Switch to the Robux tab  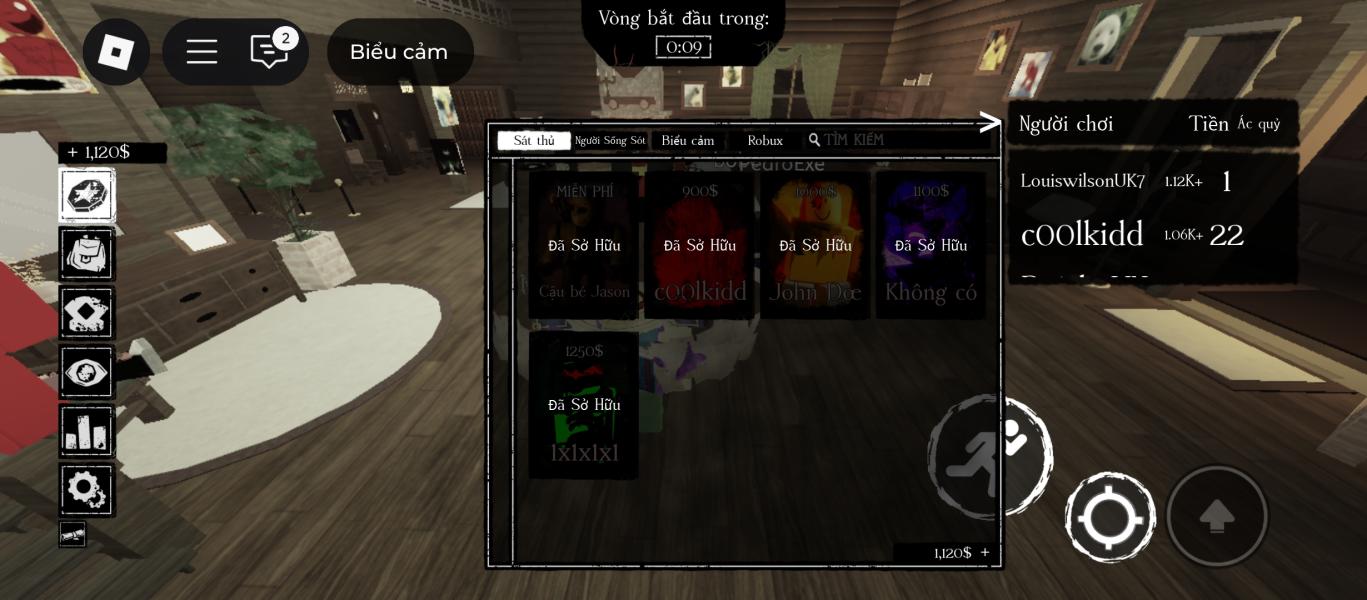coord(765,141)
